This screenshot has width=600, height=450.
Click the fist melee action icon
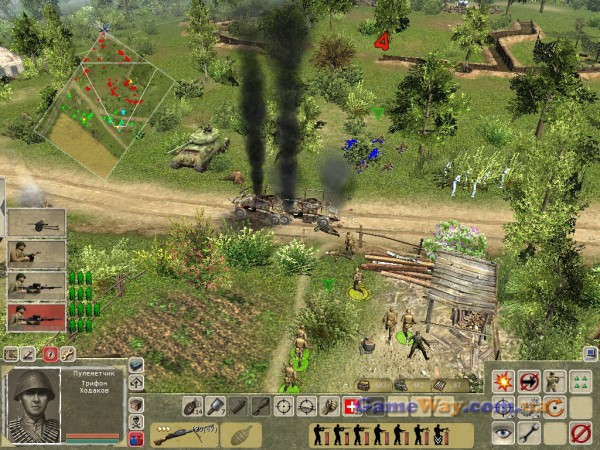point(329,407)
